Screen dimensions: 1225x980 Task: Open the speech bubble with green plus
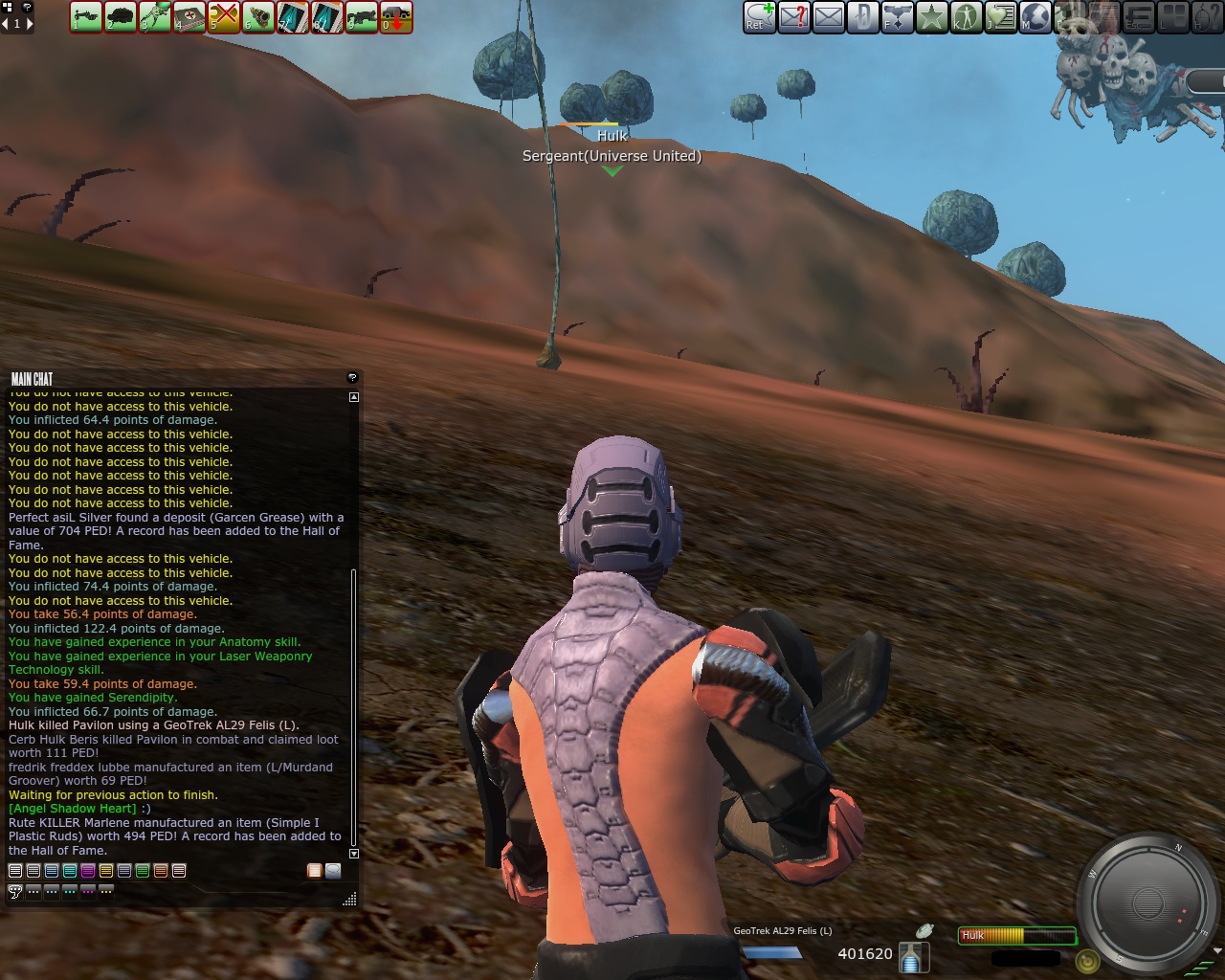(x=760, y=16)
